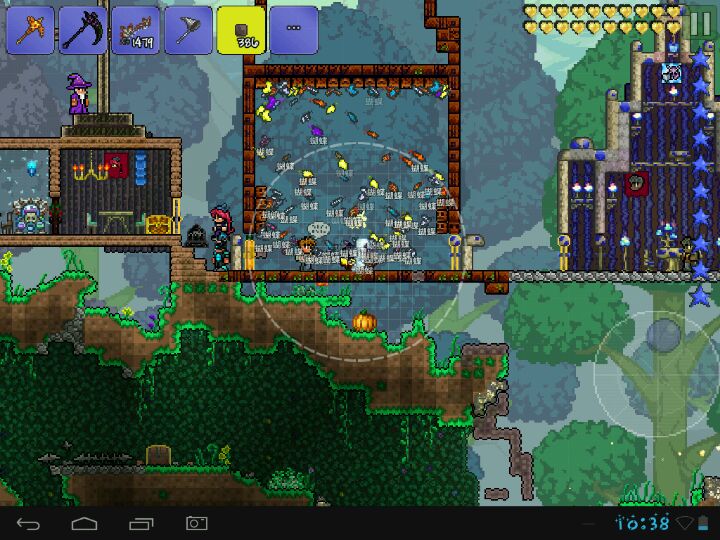Select the dark pickaxe hotbar slot

82,30
